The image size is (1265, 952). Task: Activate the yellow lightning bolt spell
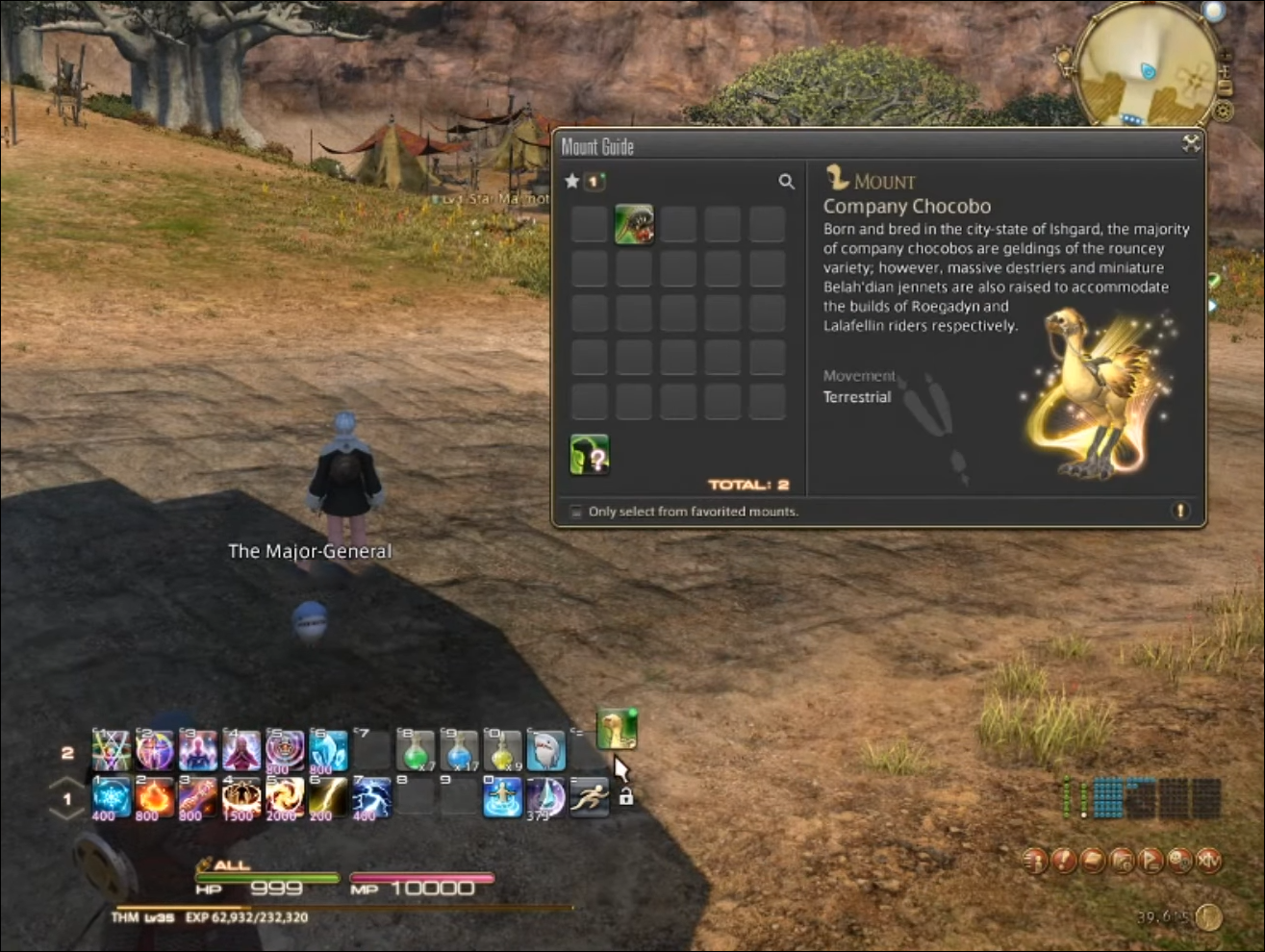[x=327, y=797]
